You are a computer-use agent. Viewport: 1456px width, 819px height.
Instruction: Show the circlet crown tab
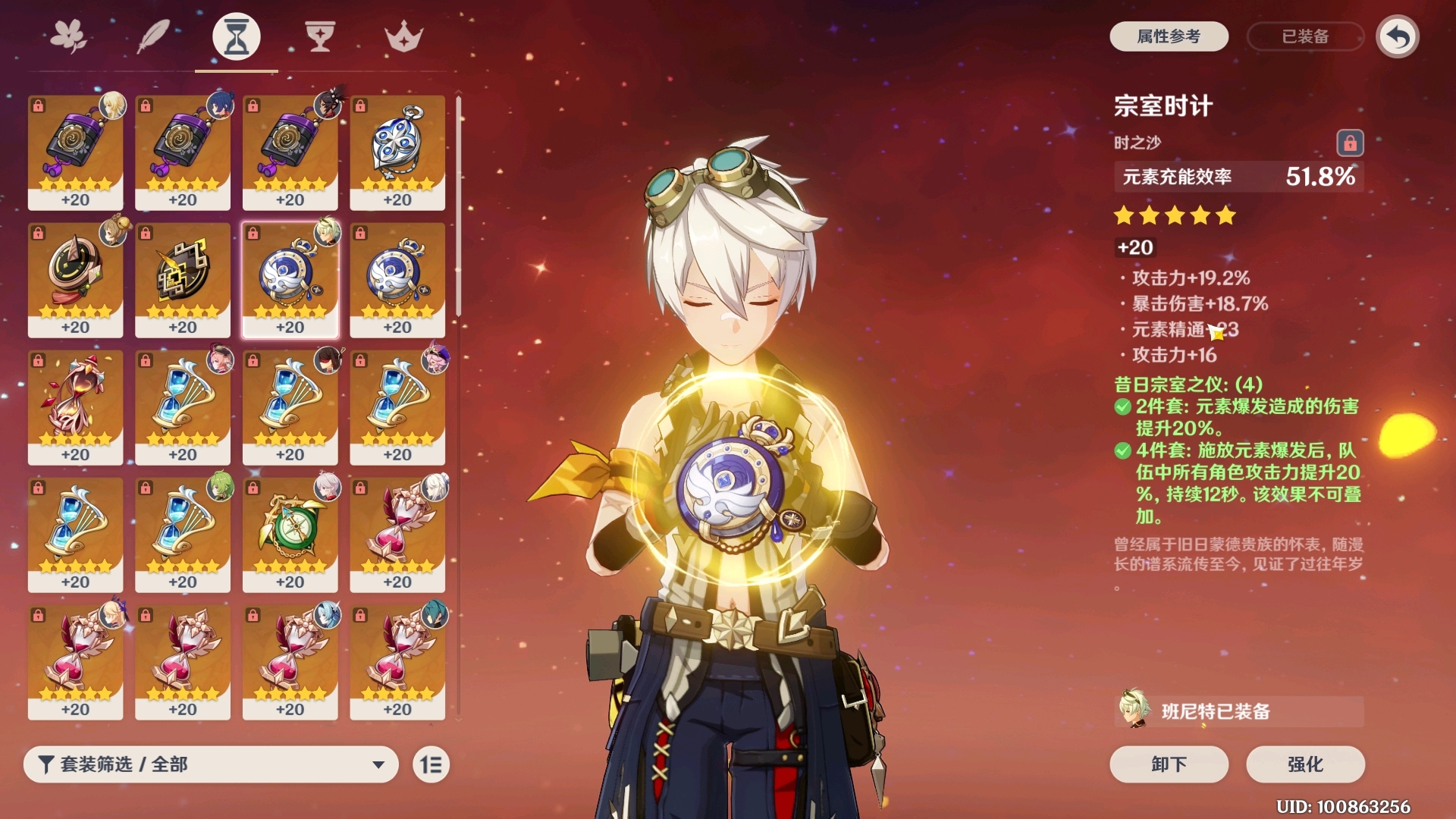(x=403, y=36)
